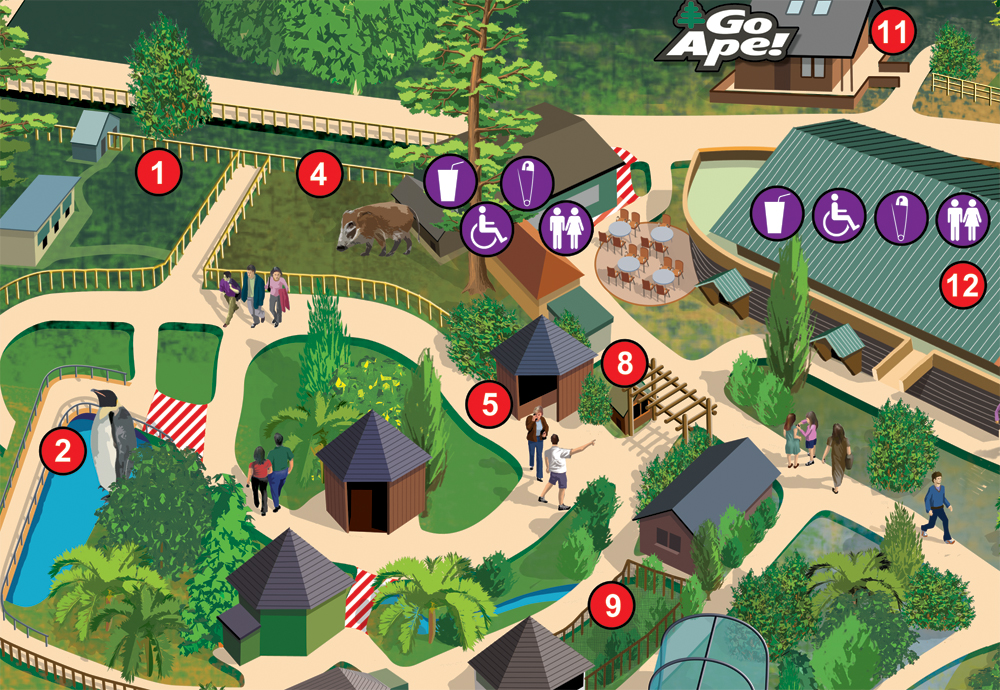Click the drinks icon on the green roof
The image size is (1000, 690).
click(776, 214)
